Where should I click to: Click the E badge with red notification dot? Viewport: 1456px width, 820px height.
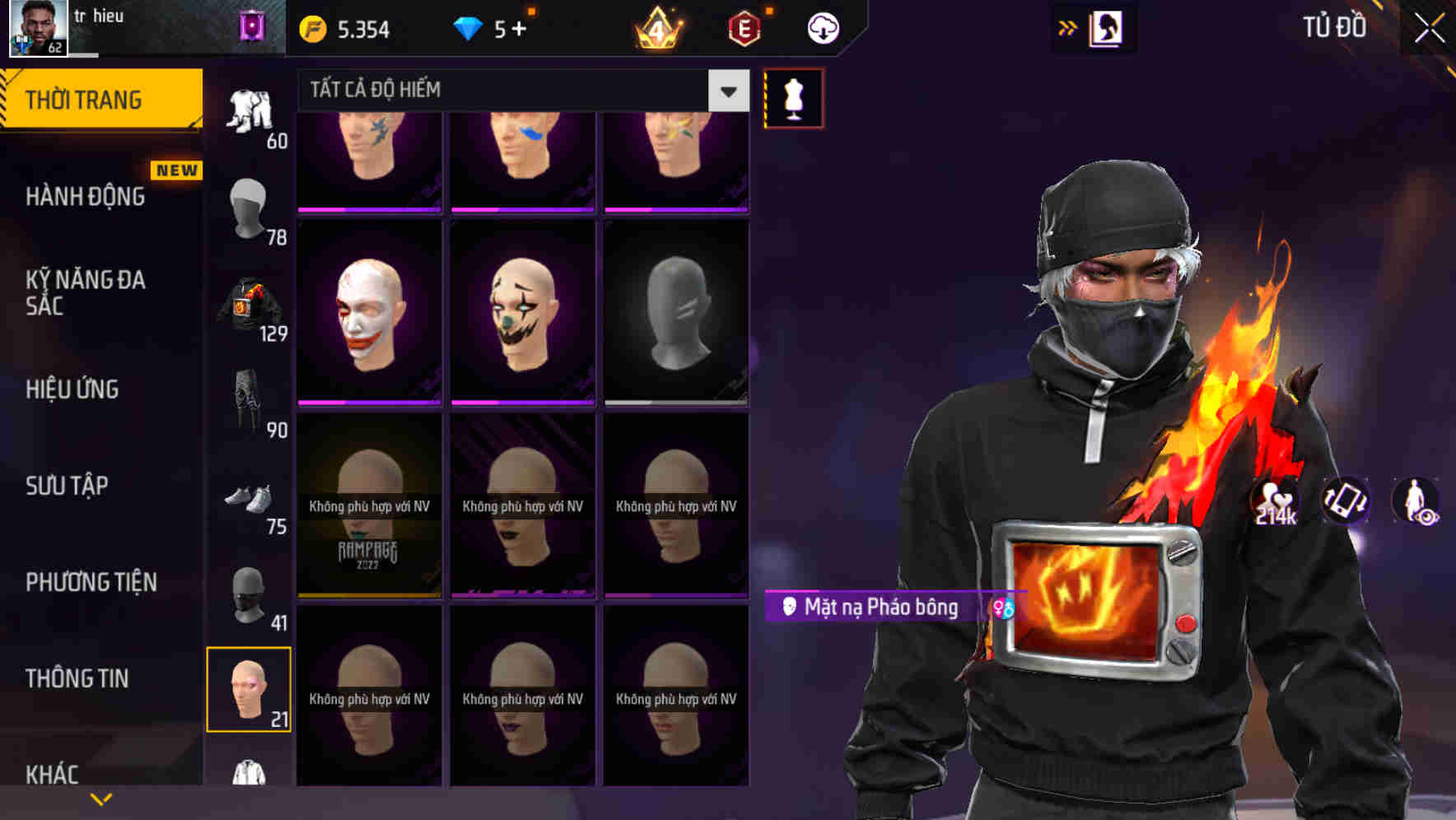tap(744, 27)
